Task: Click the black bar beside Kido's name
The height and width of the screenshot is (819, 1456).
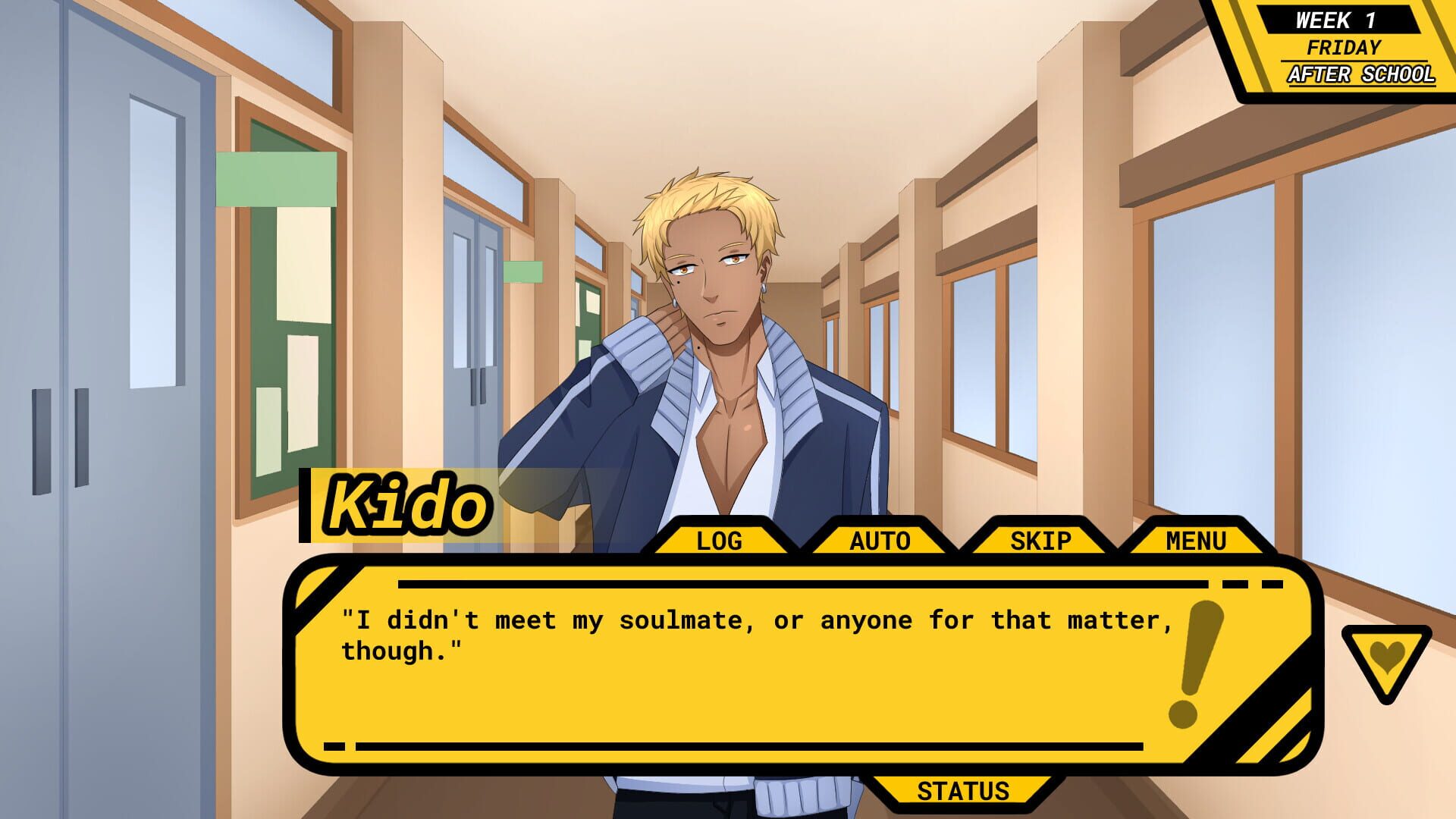Action: click(306, 504)
